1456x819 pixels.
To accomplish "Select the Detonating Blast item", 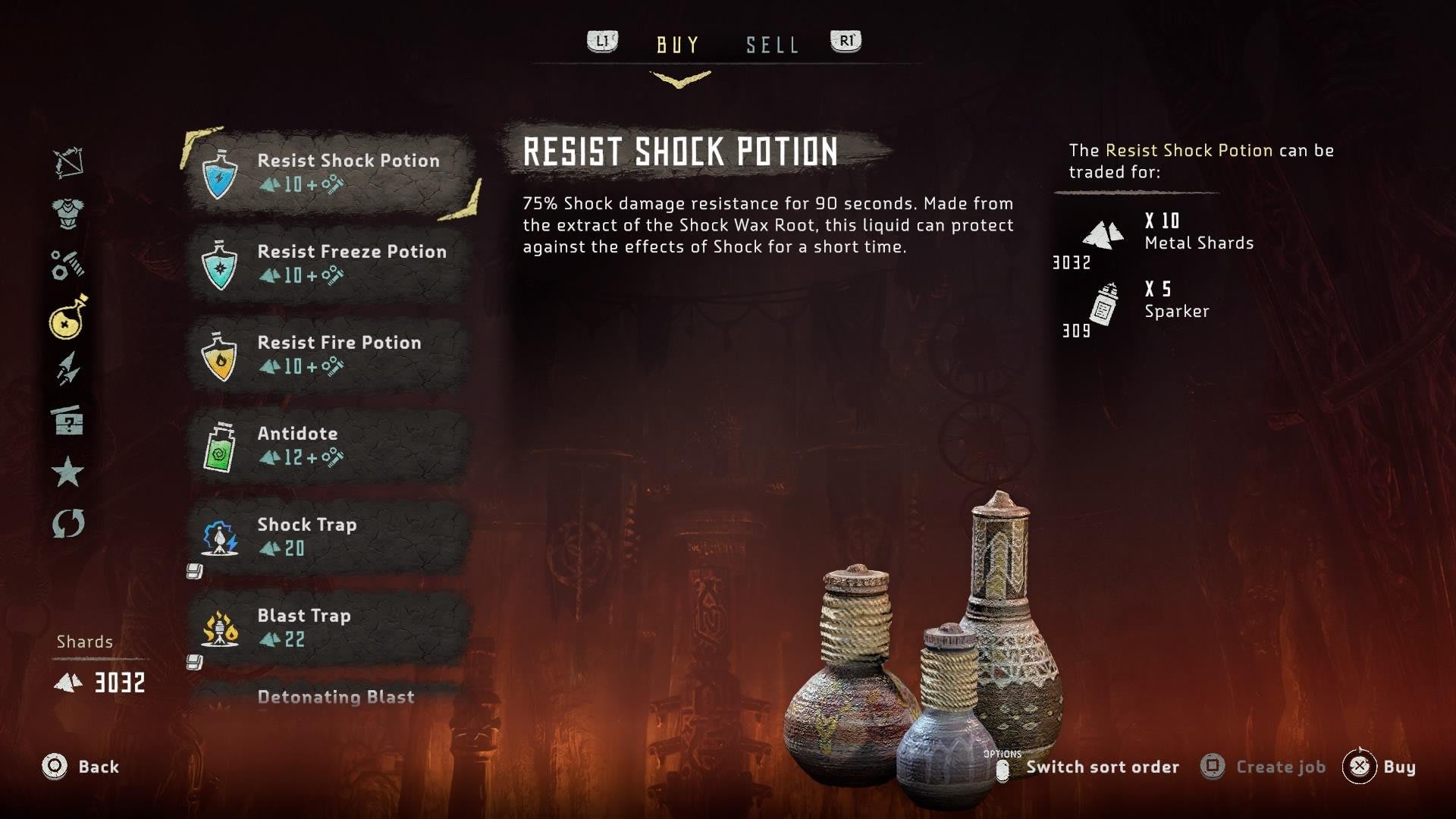I will [335, 697].
